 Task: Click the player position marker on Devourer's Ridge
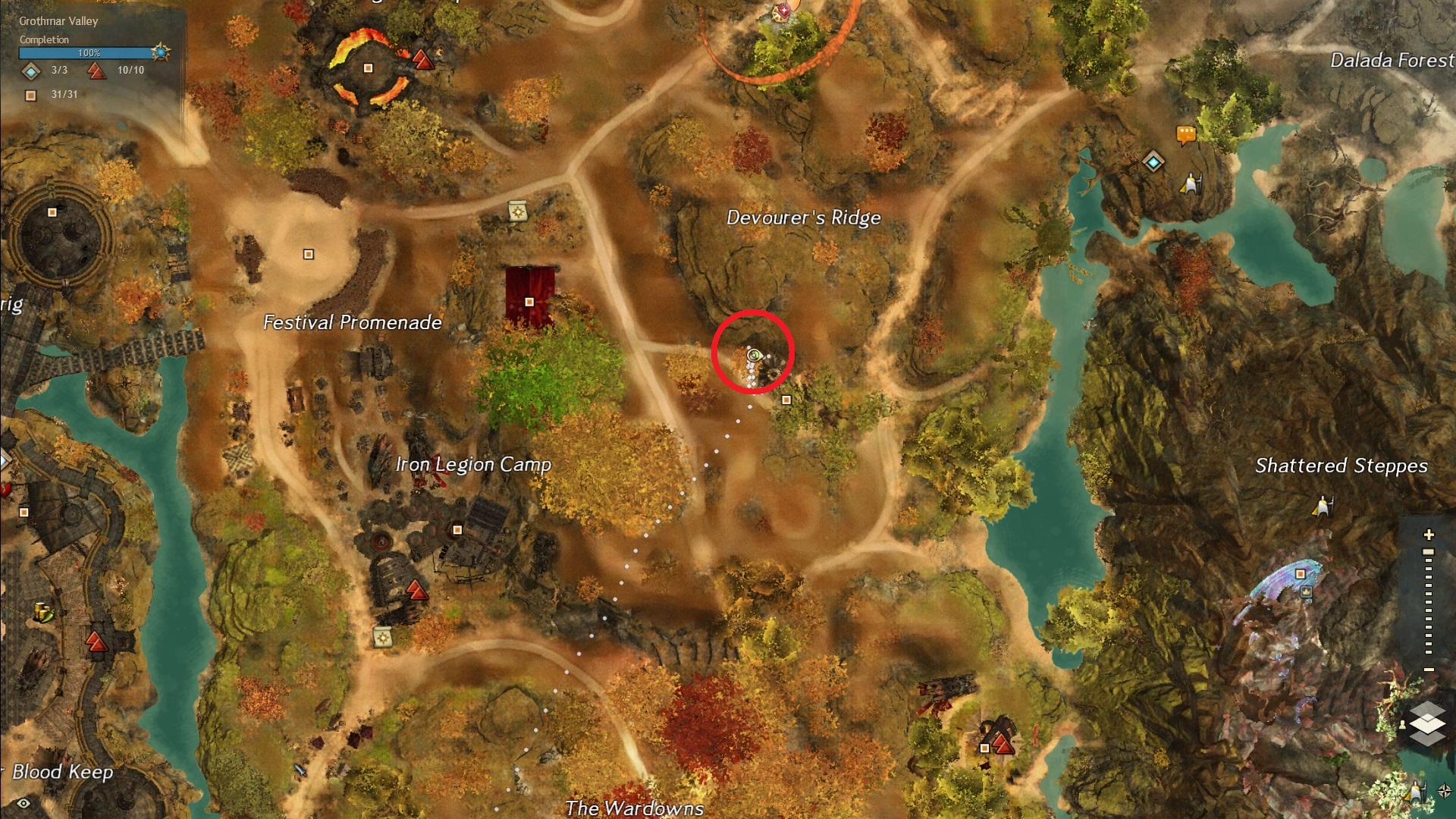pos(753,355)
